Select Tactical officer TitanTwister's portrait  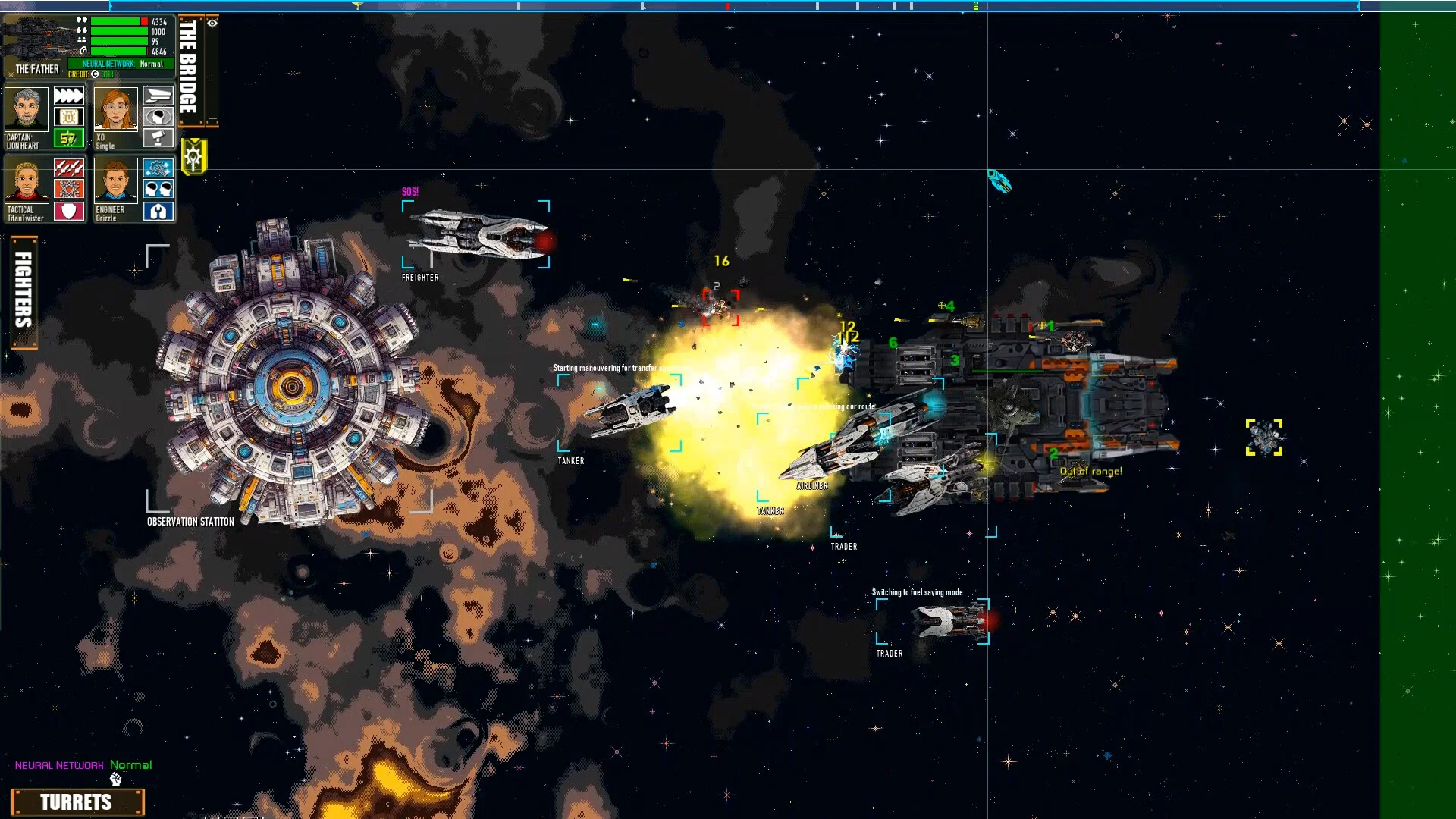tap(27, 180)
